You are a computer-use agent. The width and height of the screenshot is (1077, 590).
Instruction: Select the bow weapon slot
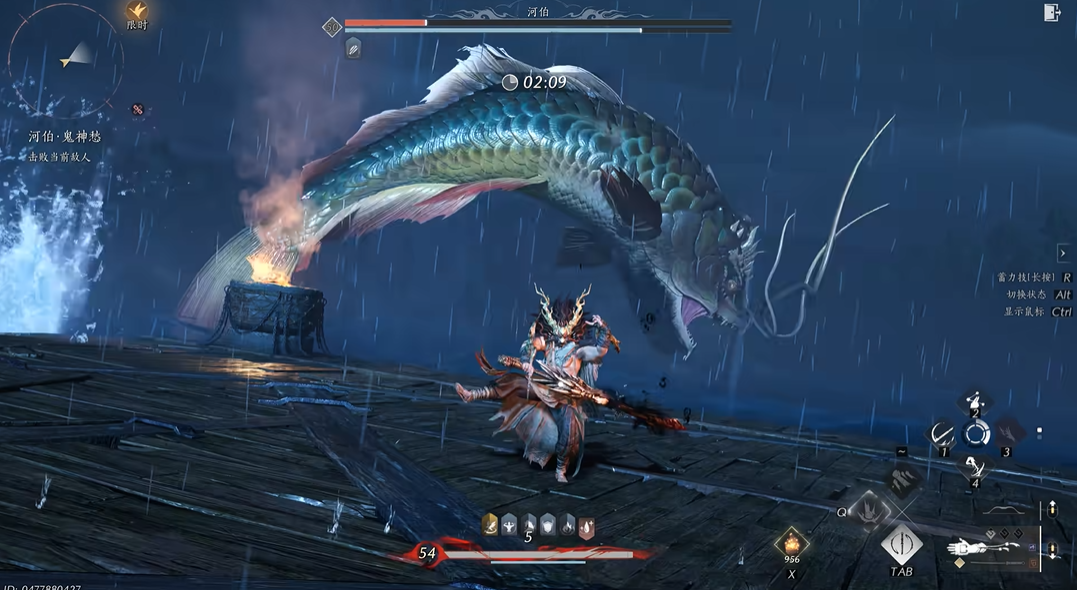[x=1003, y=511]
